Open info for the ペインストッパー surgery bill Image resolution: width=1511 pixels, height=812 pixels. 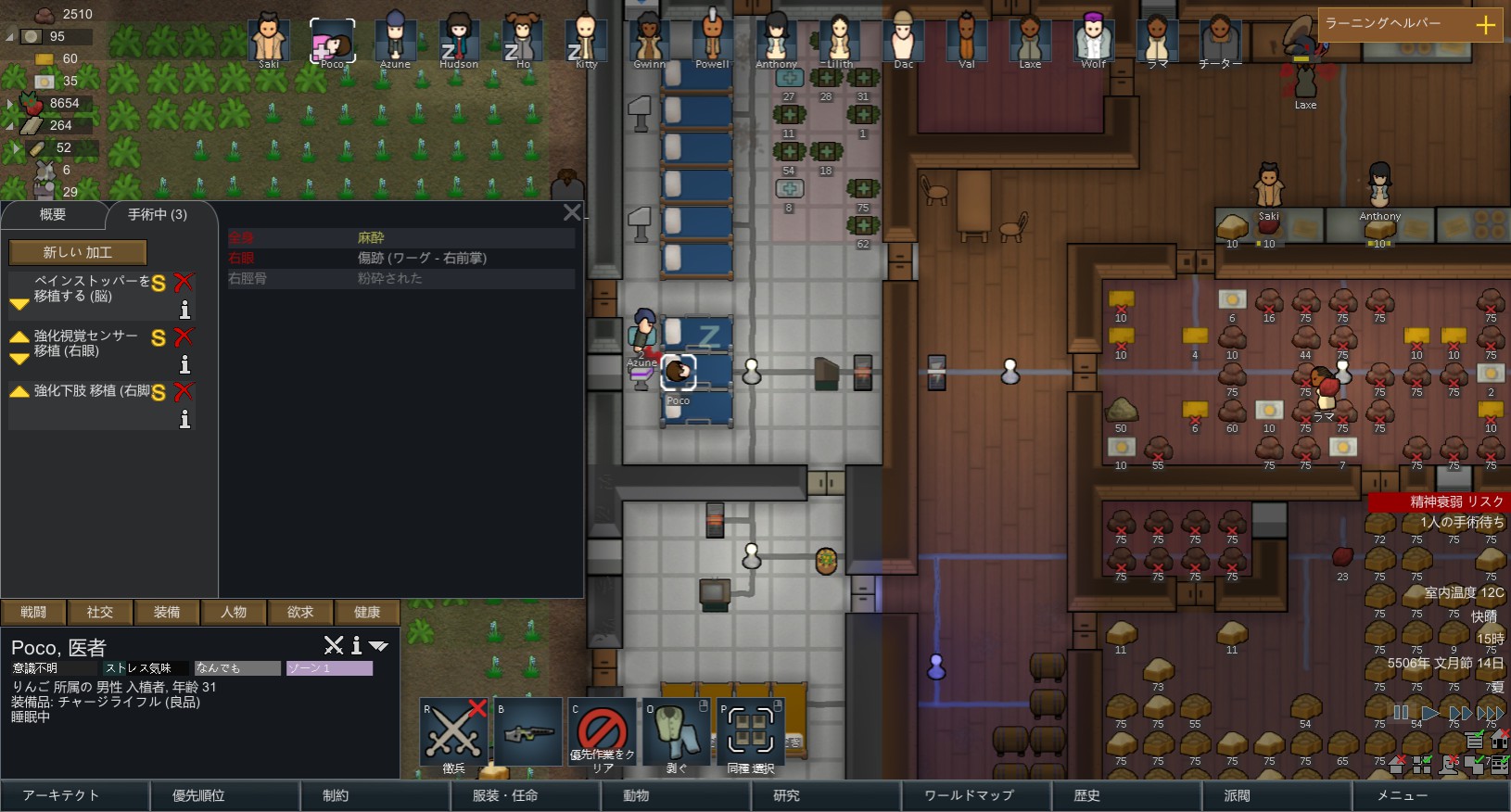tap(185, 310)
